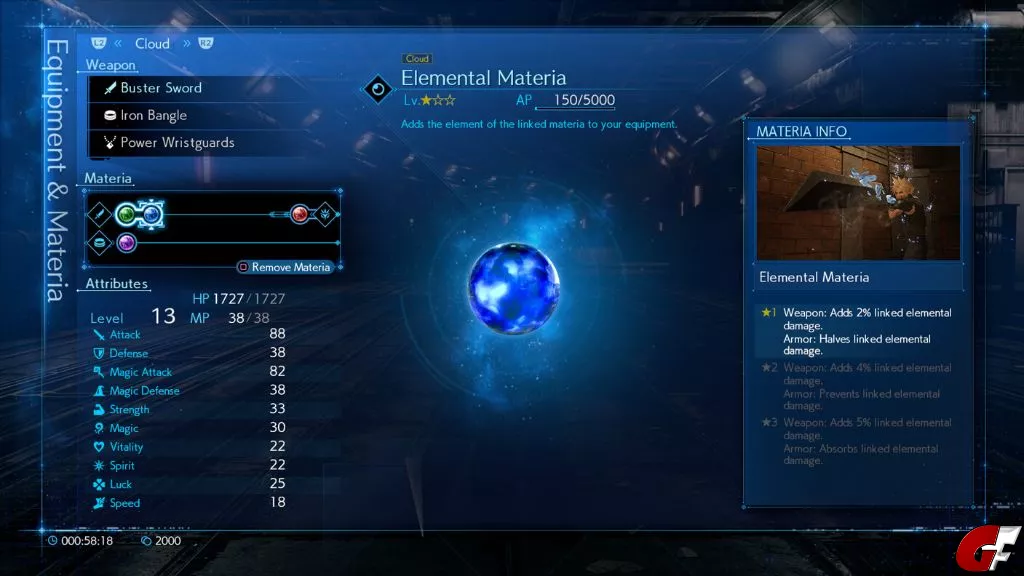Choose the Power Wristguards accessory entry
This screenshot has height=576, width=1024.
pos(176,142)
